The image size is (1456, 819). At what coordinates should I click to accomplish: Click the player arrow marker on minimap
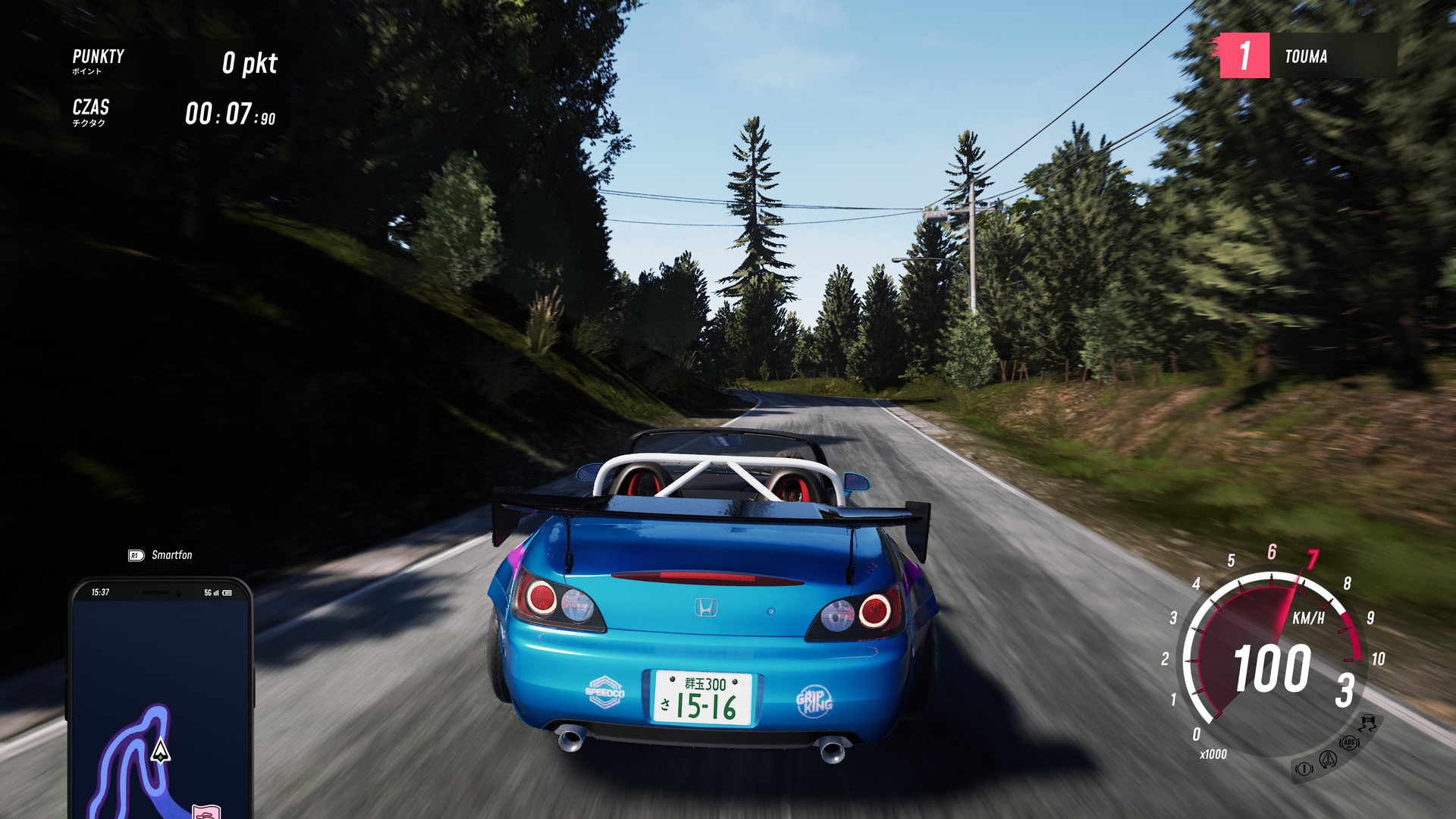pos(160,751)
